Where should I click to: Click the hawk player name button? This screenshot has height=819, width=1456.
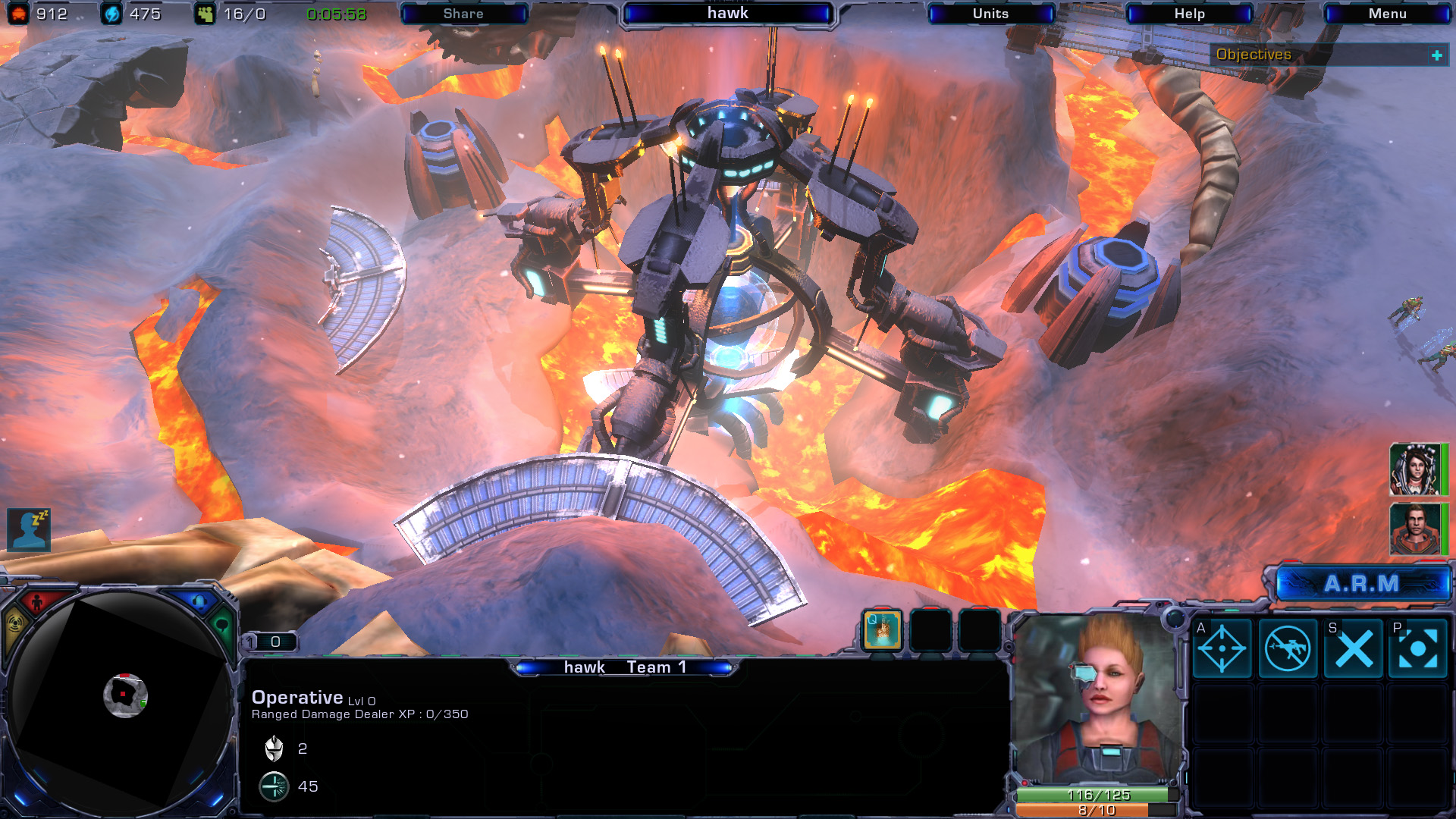tap(727, 14)
